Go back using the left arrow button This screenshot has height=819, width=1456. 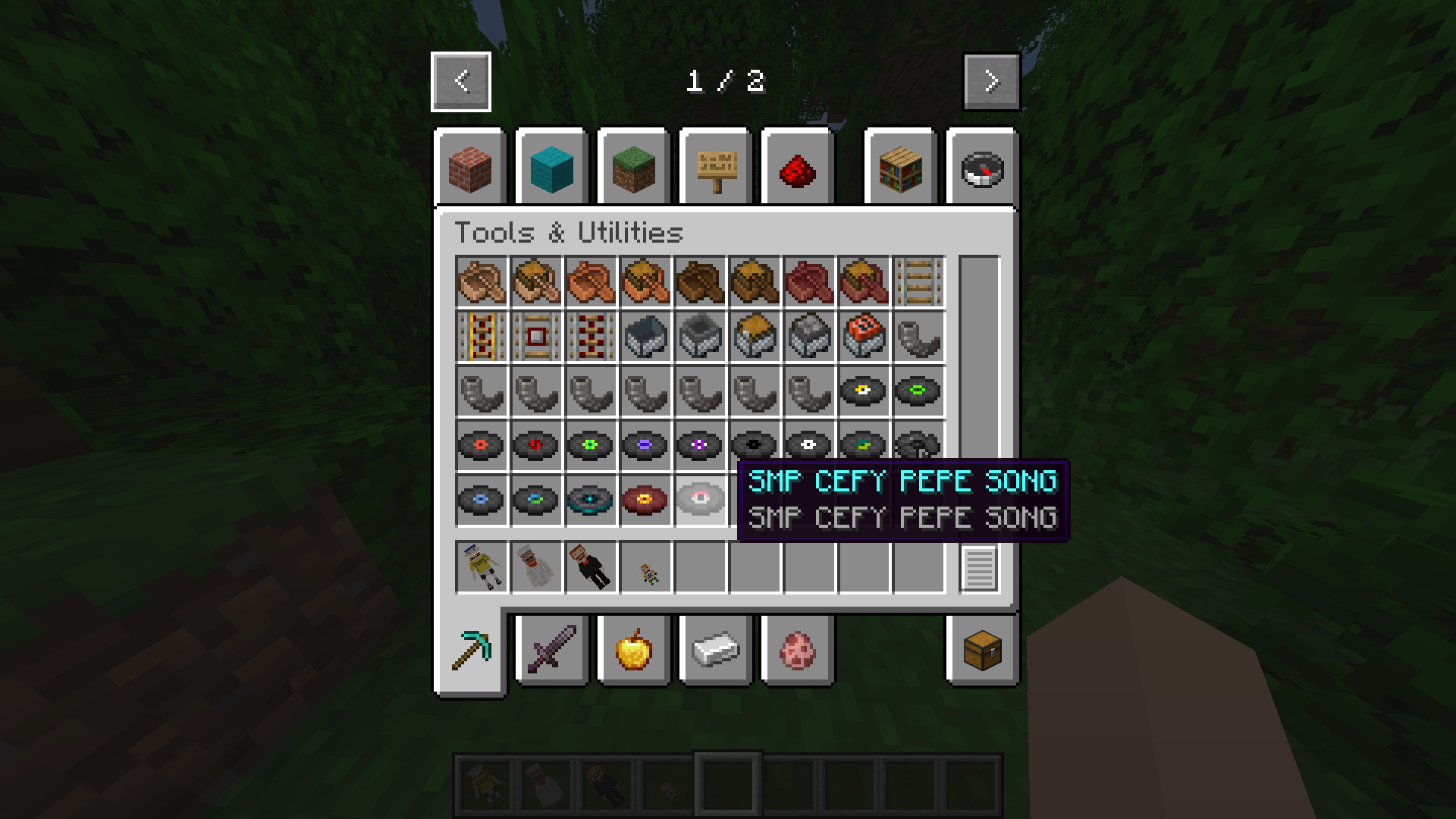[x=460, y=81]
